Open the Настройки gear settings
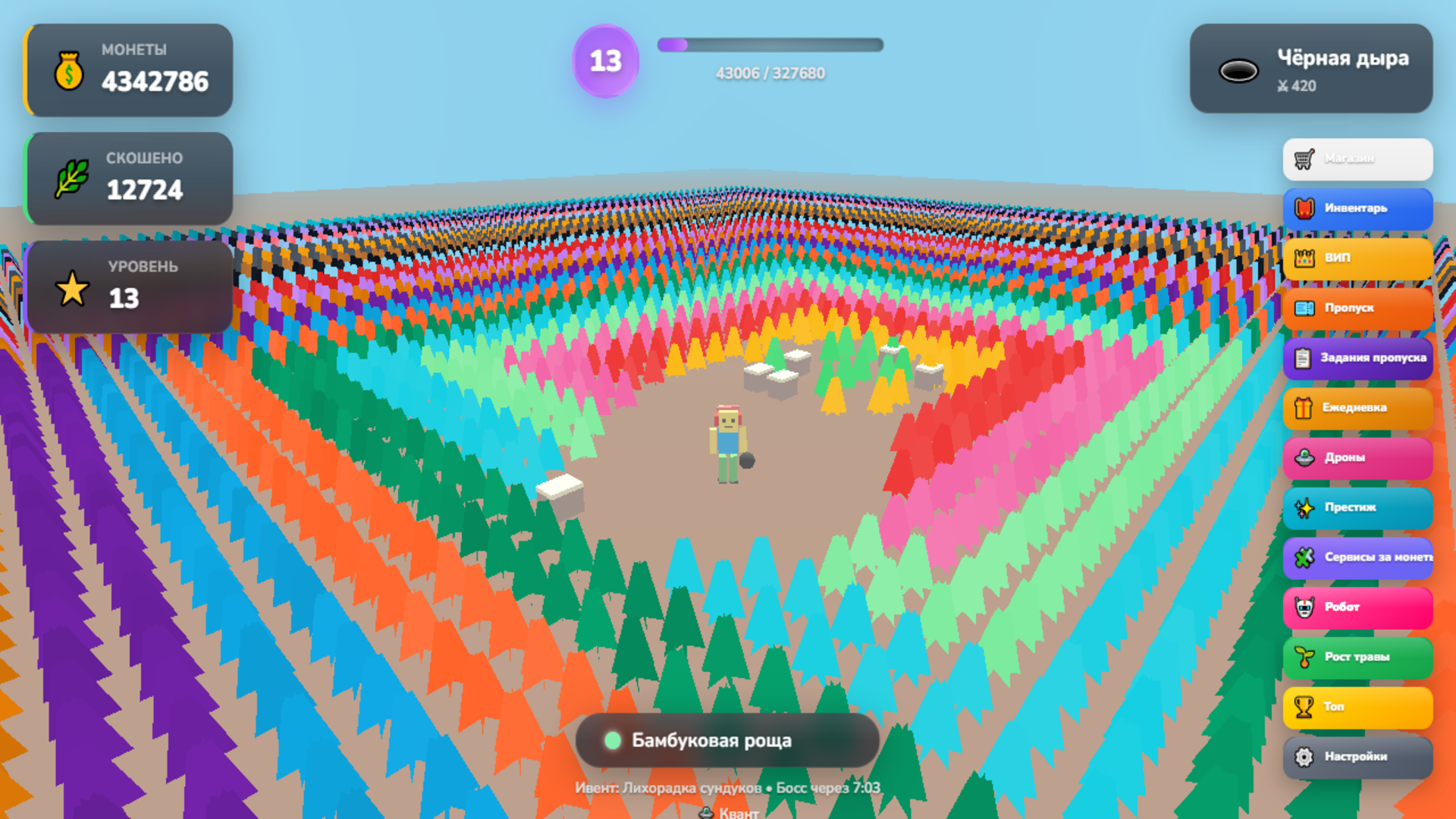 tap(1357, 757)
